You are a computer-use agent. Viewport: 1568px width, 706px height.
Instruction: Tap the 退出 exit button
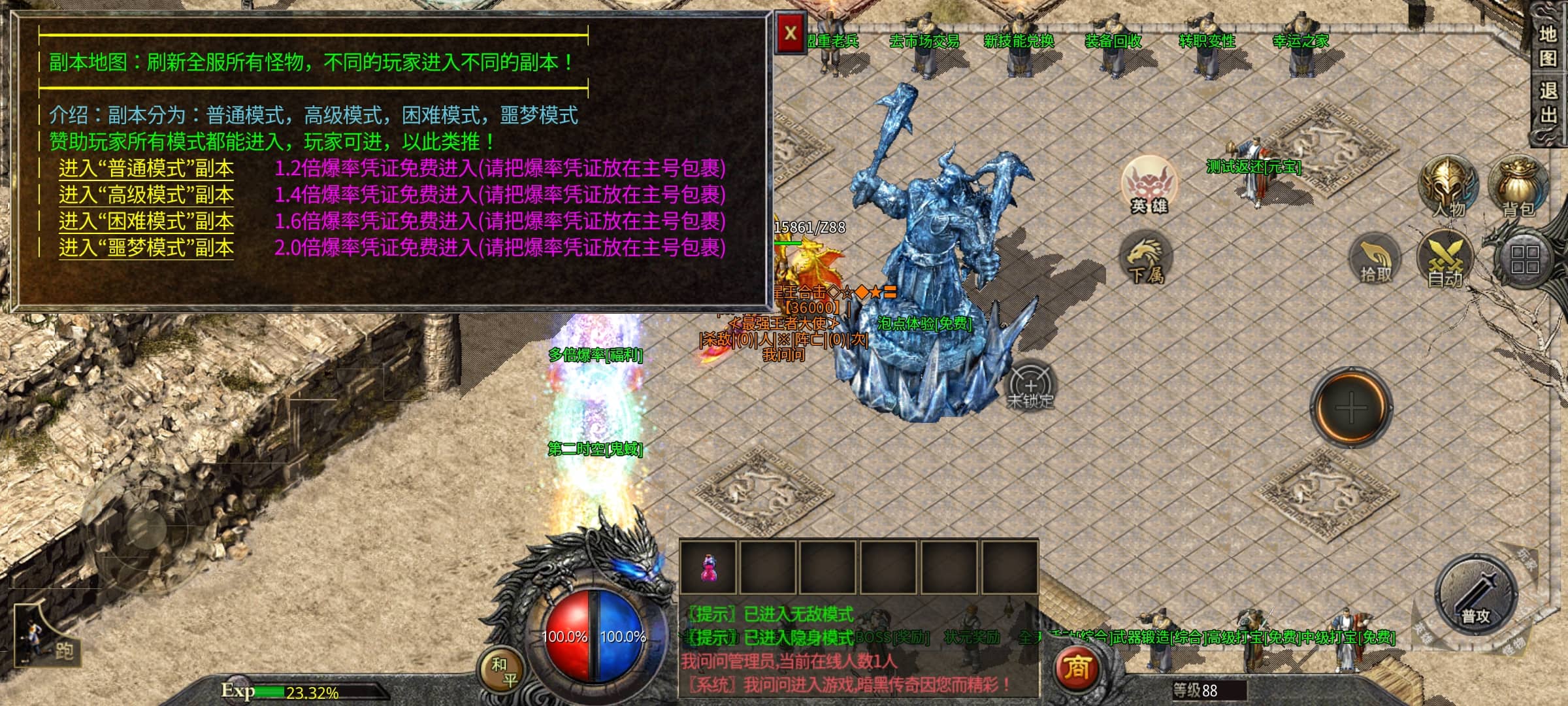[x=1546, y=103]
